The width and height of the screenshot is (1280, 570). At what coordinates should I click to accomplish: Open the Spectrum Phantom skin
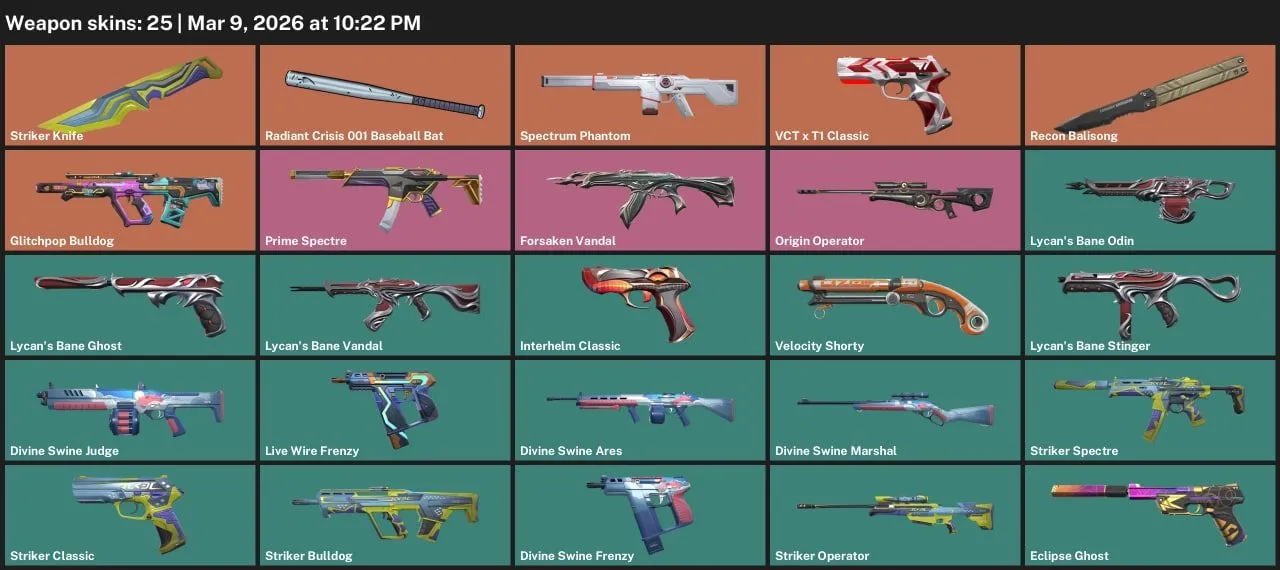(640, 95)
